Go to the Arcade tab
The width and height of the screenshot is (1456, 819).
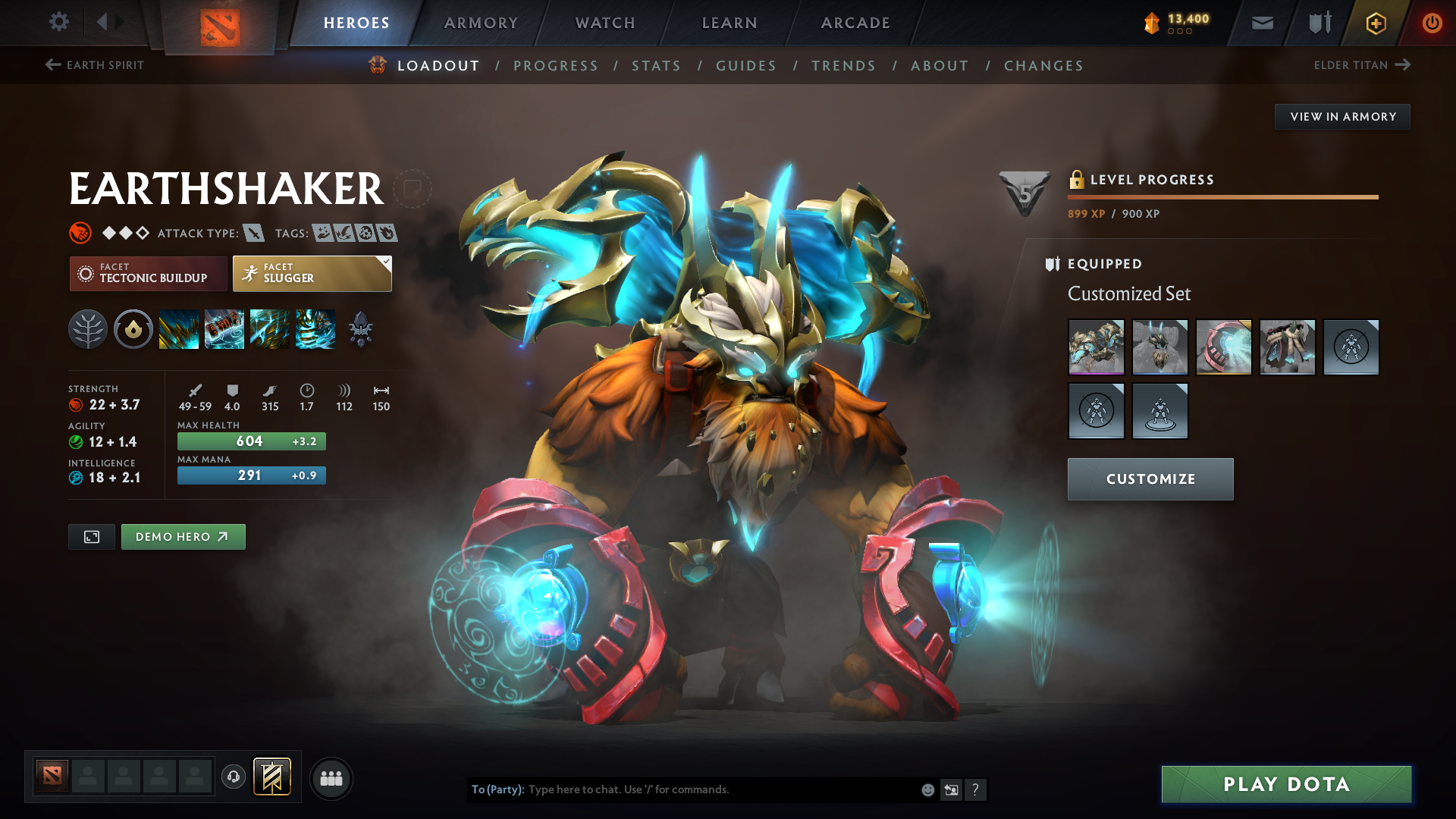coord(855,23)
